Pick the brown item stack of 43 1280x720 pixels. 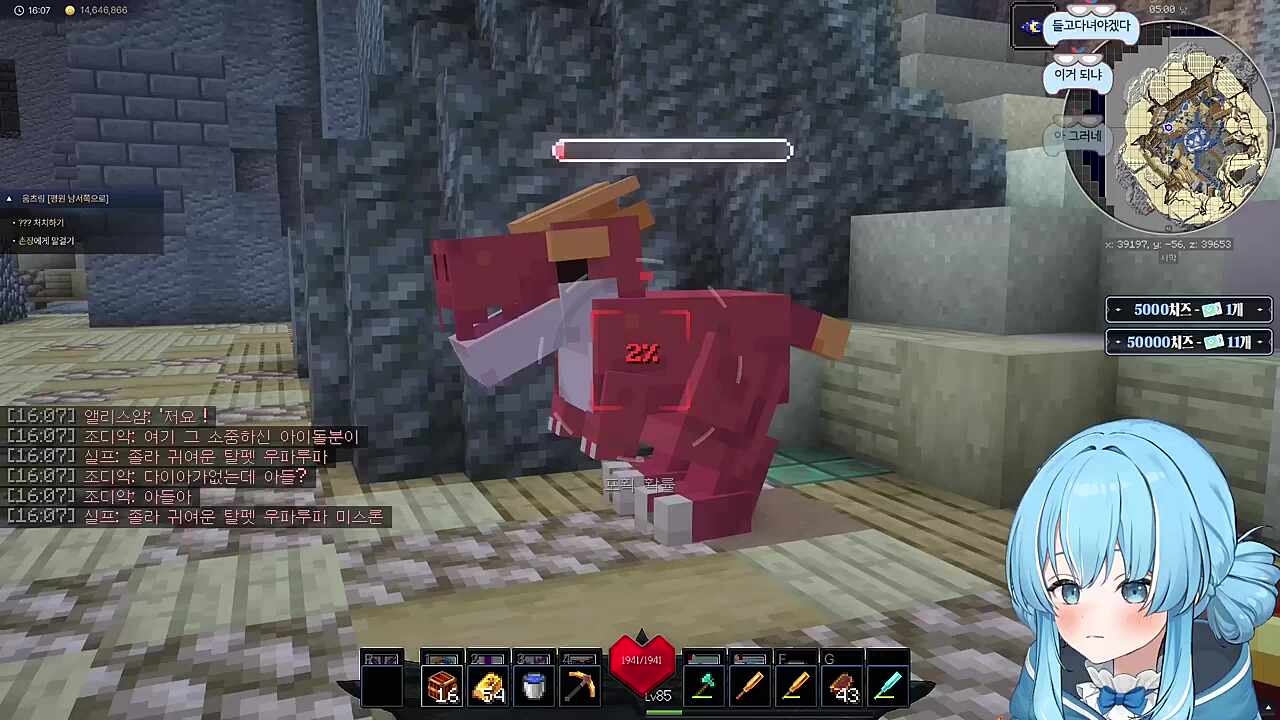click(x=844, y=687)
